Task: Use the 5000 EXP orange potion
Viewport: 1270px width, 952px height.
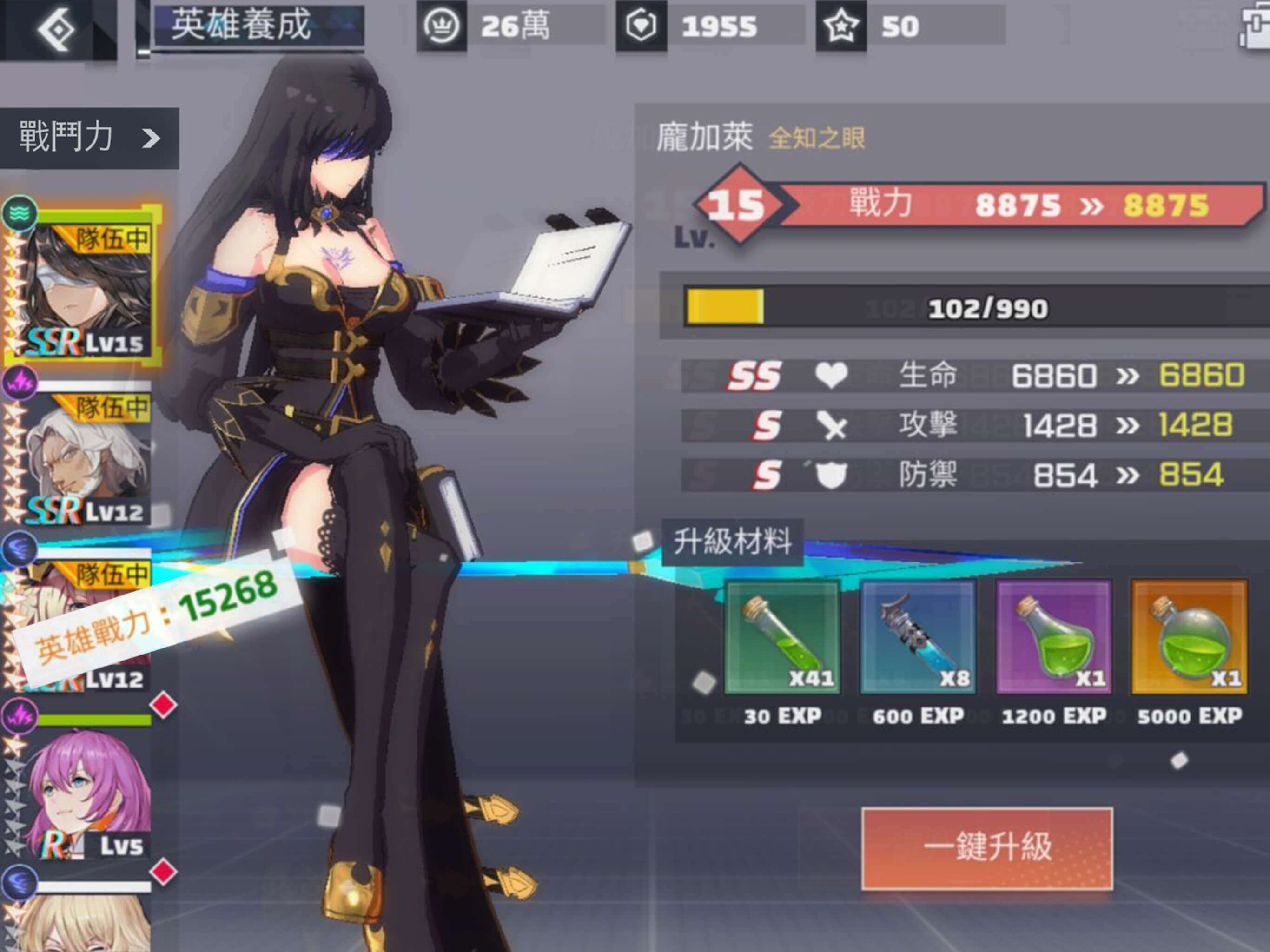Action: [x=1189, y=637]
